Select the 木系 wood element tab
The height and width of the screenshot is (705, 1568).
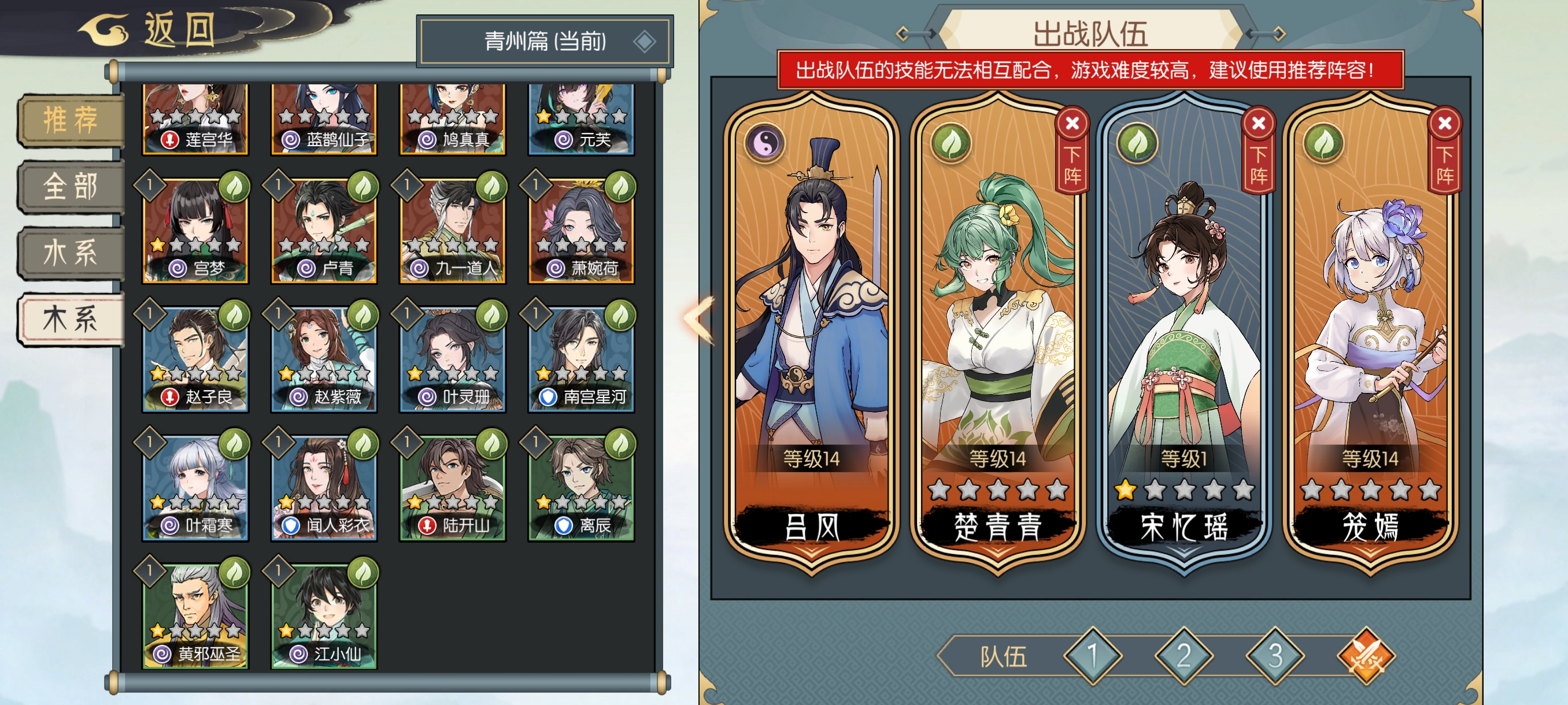71,320
